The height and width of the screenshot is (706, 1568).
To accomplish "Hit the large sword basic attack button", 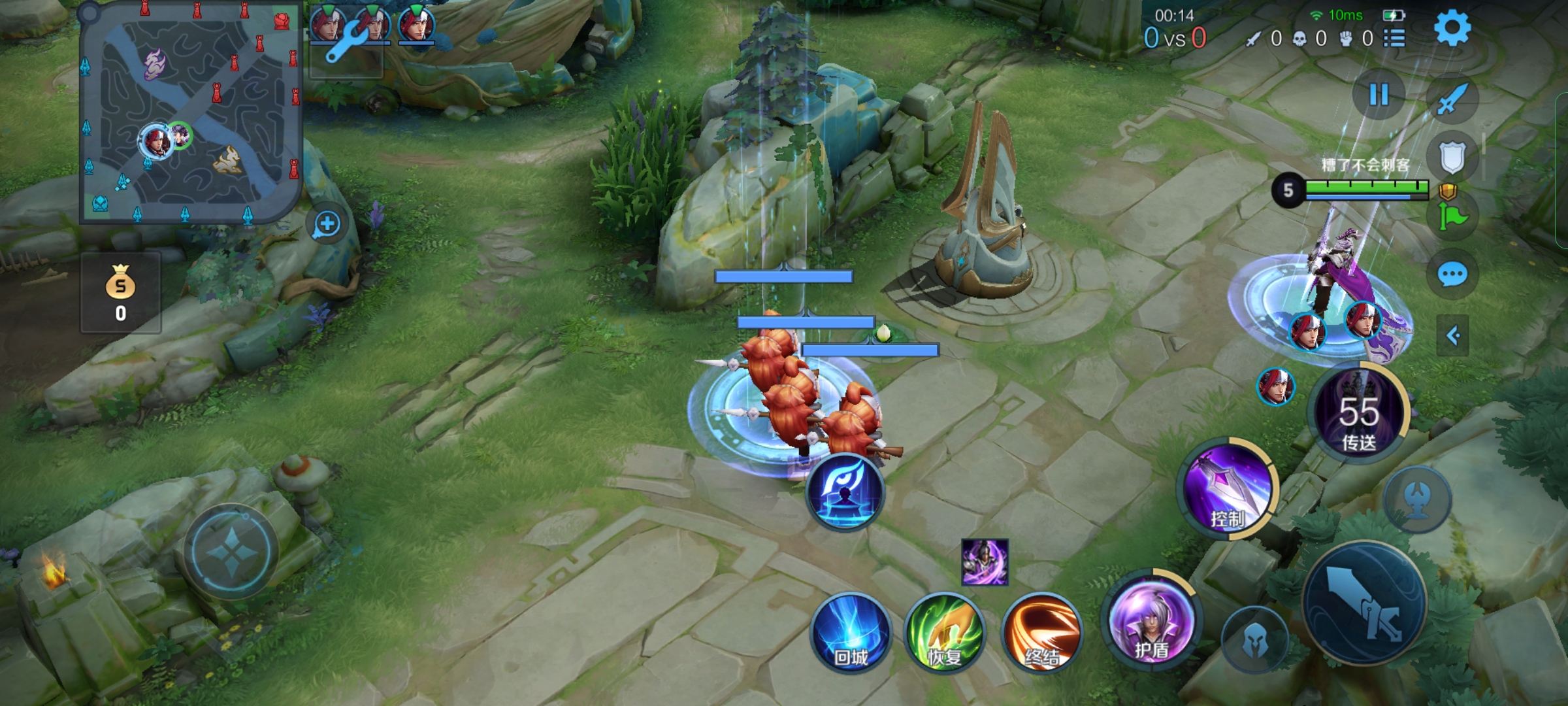I will (1365, 603).
